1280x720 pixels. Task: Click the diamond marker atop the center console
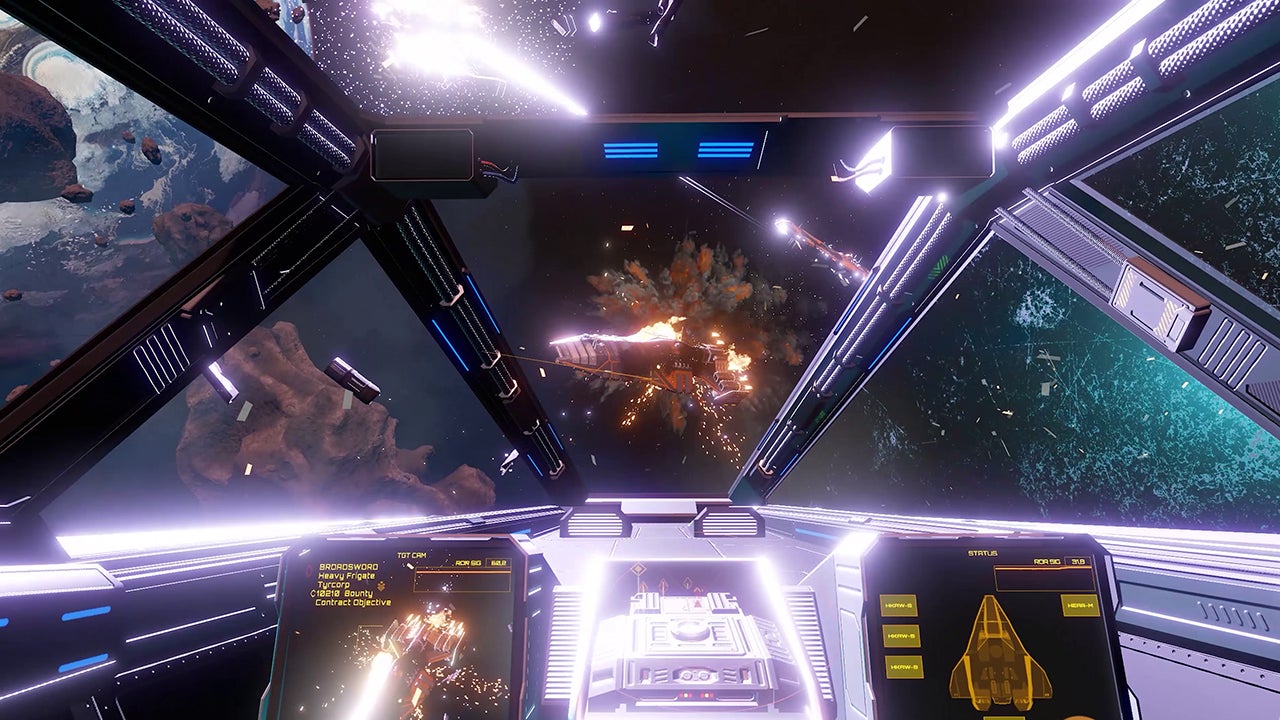[637, 569]
